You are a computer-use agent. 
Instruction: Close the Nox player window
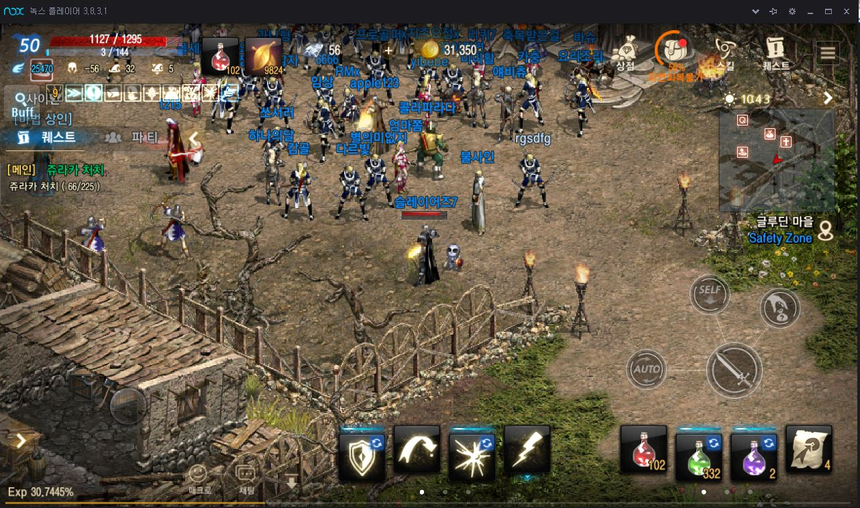point(847,11)
